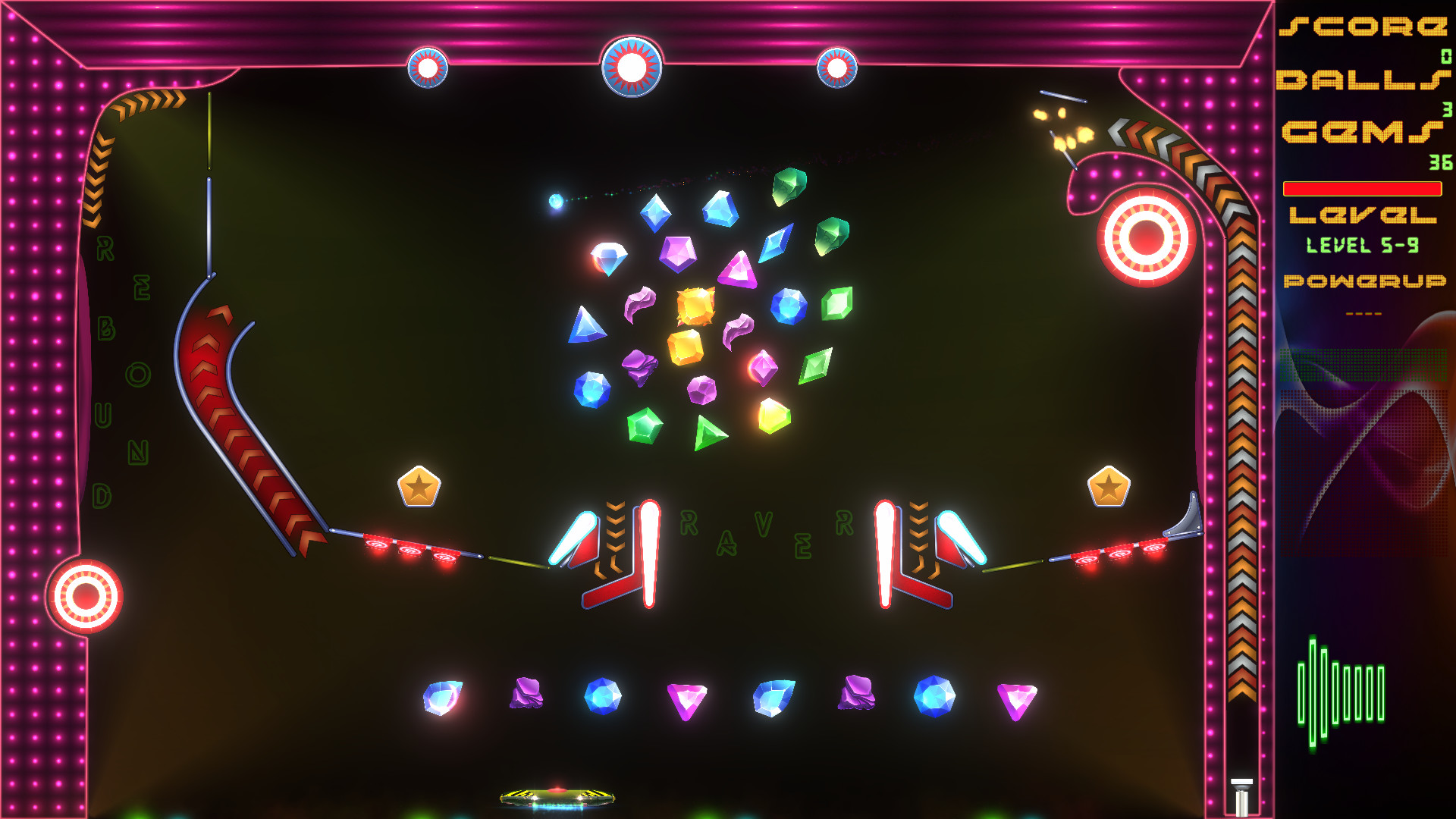
Task: Select the left orange star target
Action: (x=418, y=486)
